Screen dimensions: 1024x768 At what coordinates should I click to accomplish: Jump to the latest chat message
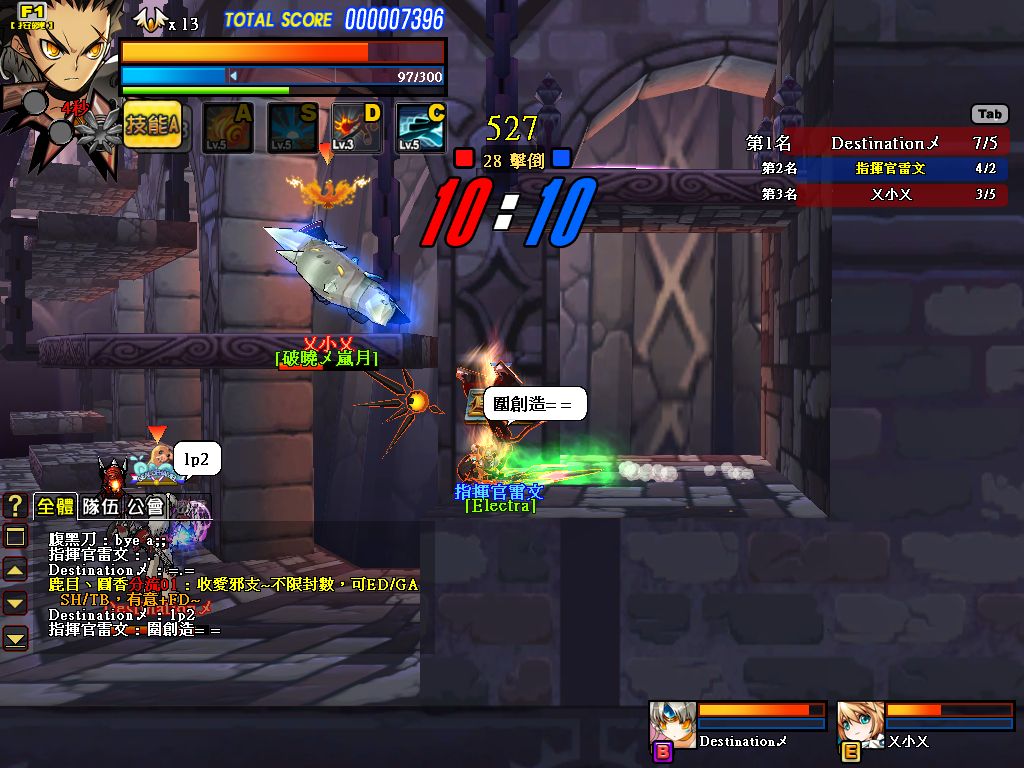15,637
